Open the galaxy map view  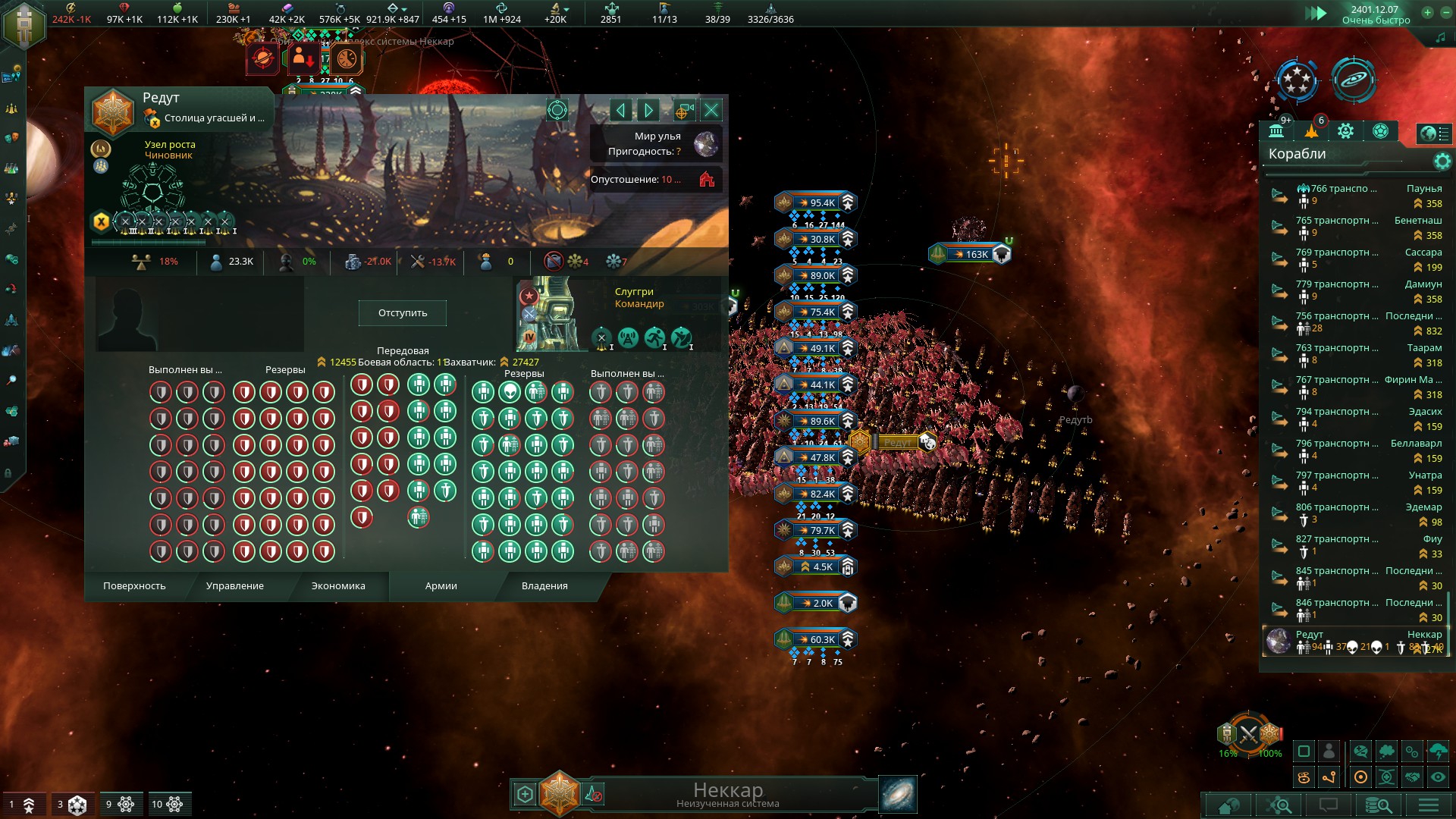click(898, 794)
